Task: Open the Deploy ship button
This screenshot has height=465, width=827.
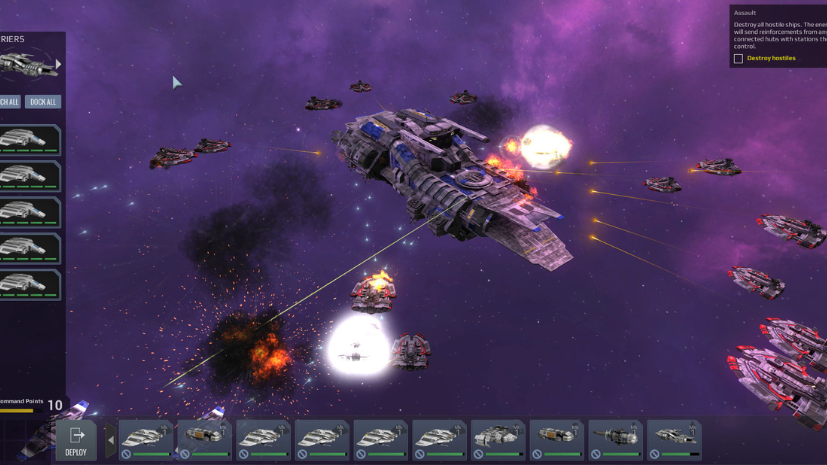Action: click(x=76, y=440)
